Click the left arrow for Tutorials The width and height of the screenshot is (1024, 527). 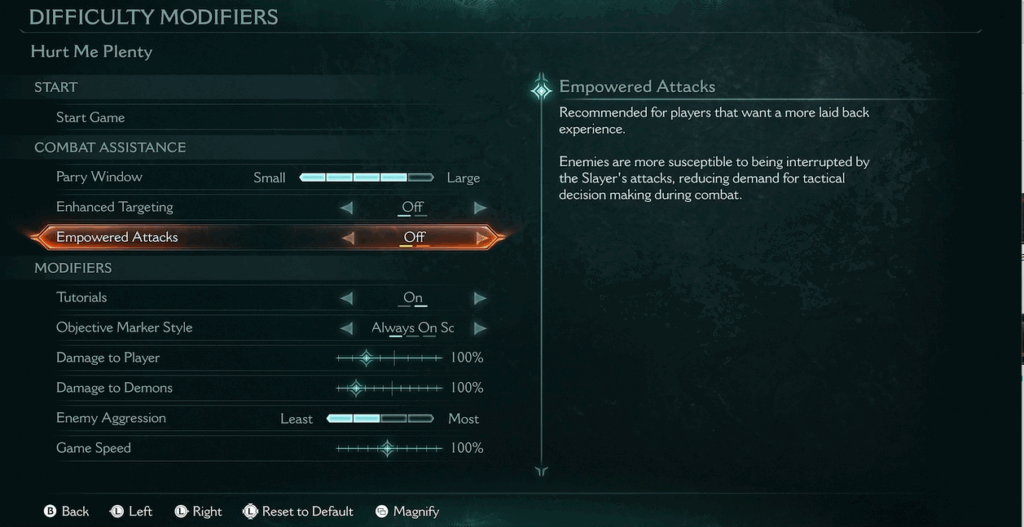coord(347,298)
